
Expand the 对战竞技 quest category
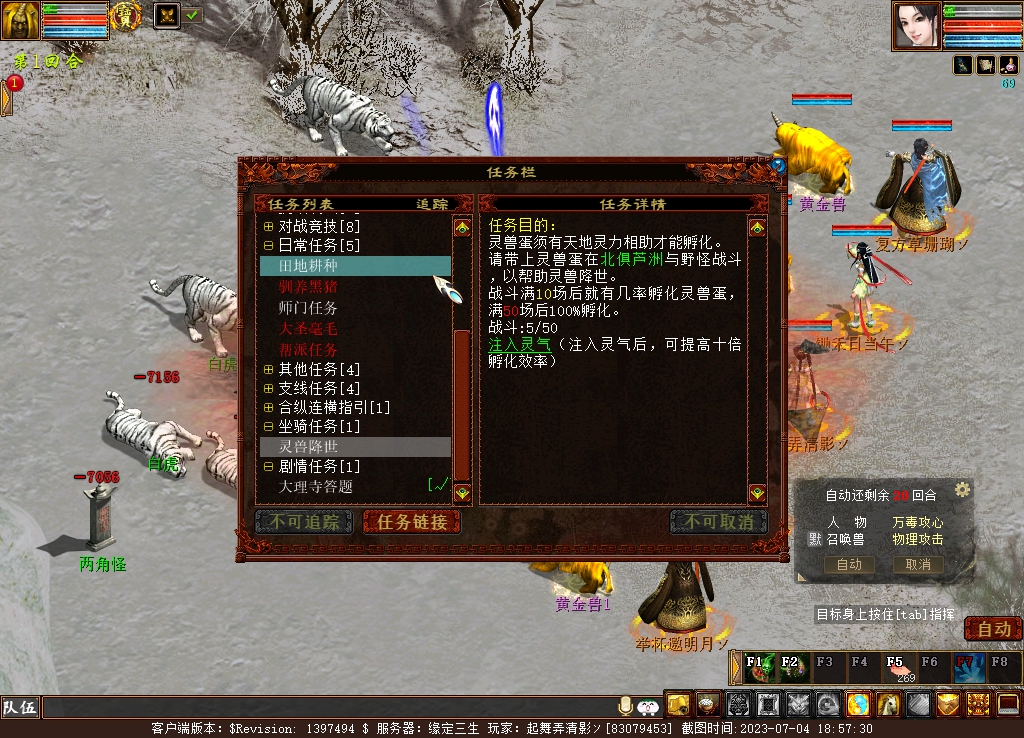269,226
